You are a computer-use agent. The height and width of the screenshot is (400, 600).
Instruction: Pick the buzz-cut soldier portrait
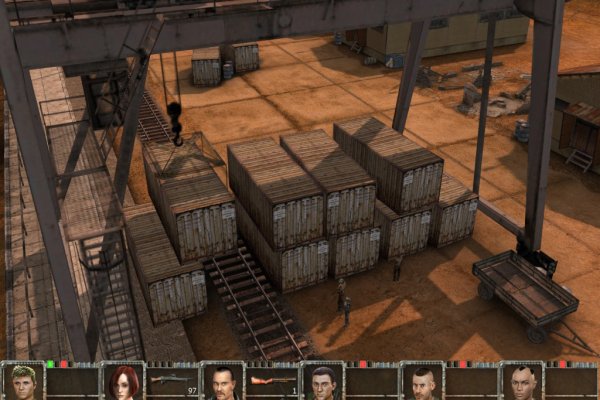point(422,382)
